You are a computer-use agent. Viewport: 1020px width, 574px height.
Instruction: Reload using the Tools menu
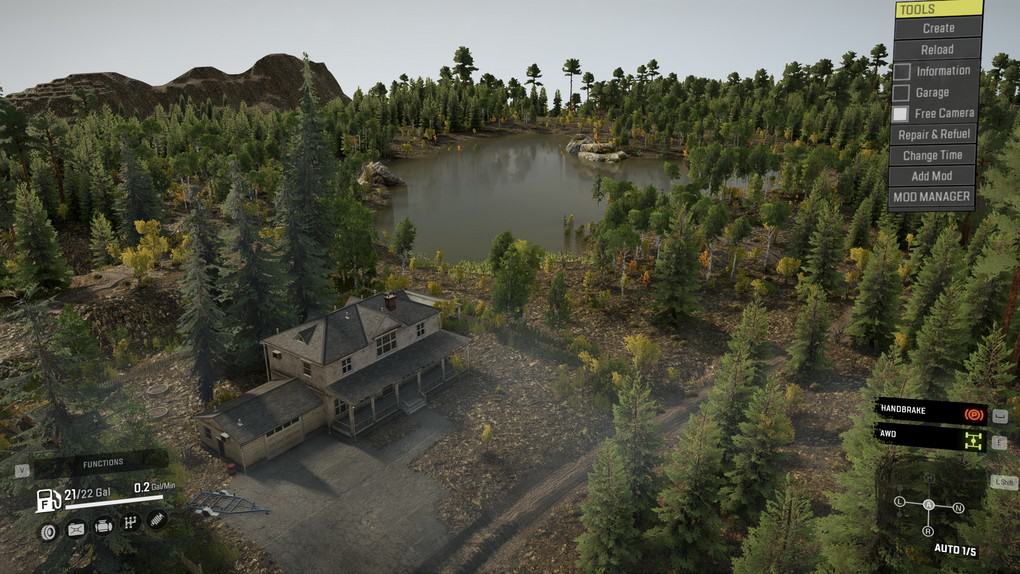[x=937, y=49]
